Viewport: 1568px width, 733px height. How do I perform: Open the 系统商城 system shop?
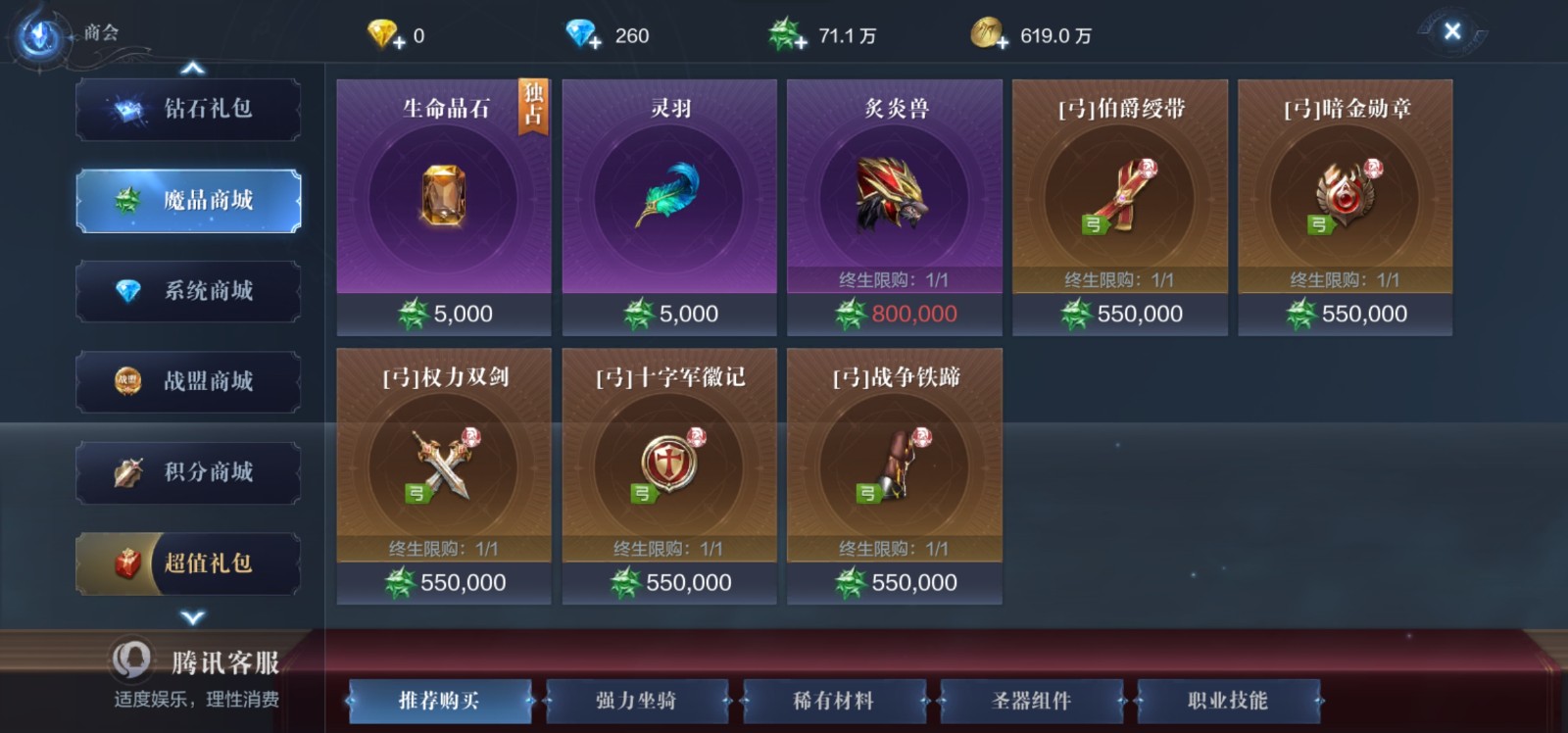(x=188, y=291)
